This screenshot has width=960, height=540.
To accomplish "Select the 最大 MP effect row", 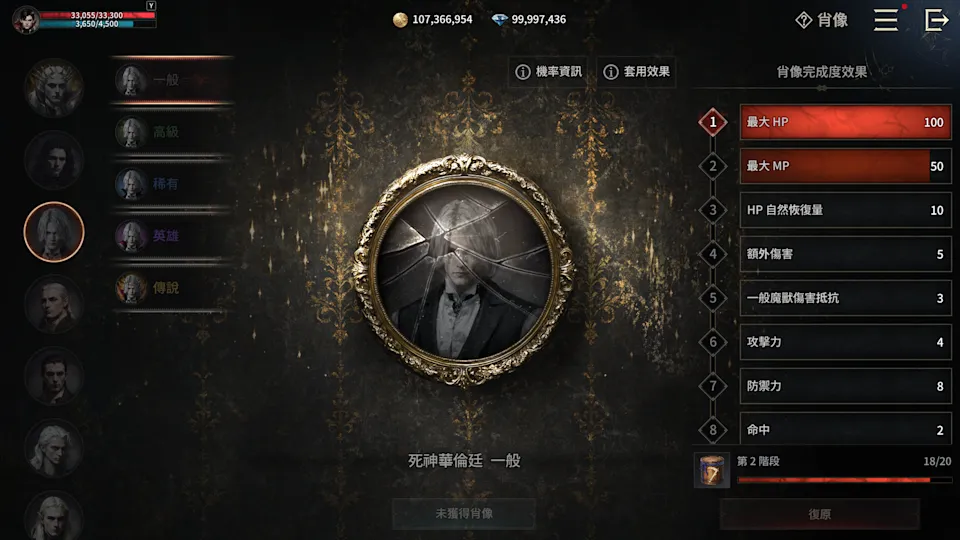I will (x=845, y=167).
